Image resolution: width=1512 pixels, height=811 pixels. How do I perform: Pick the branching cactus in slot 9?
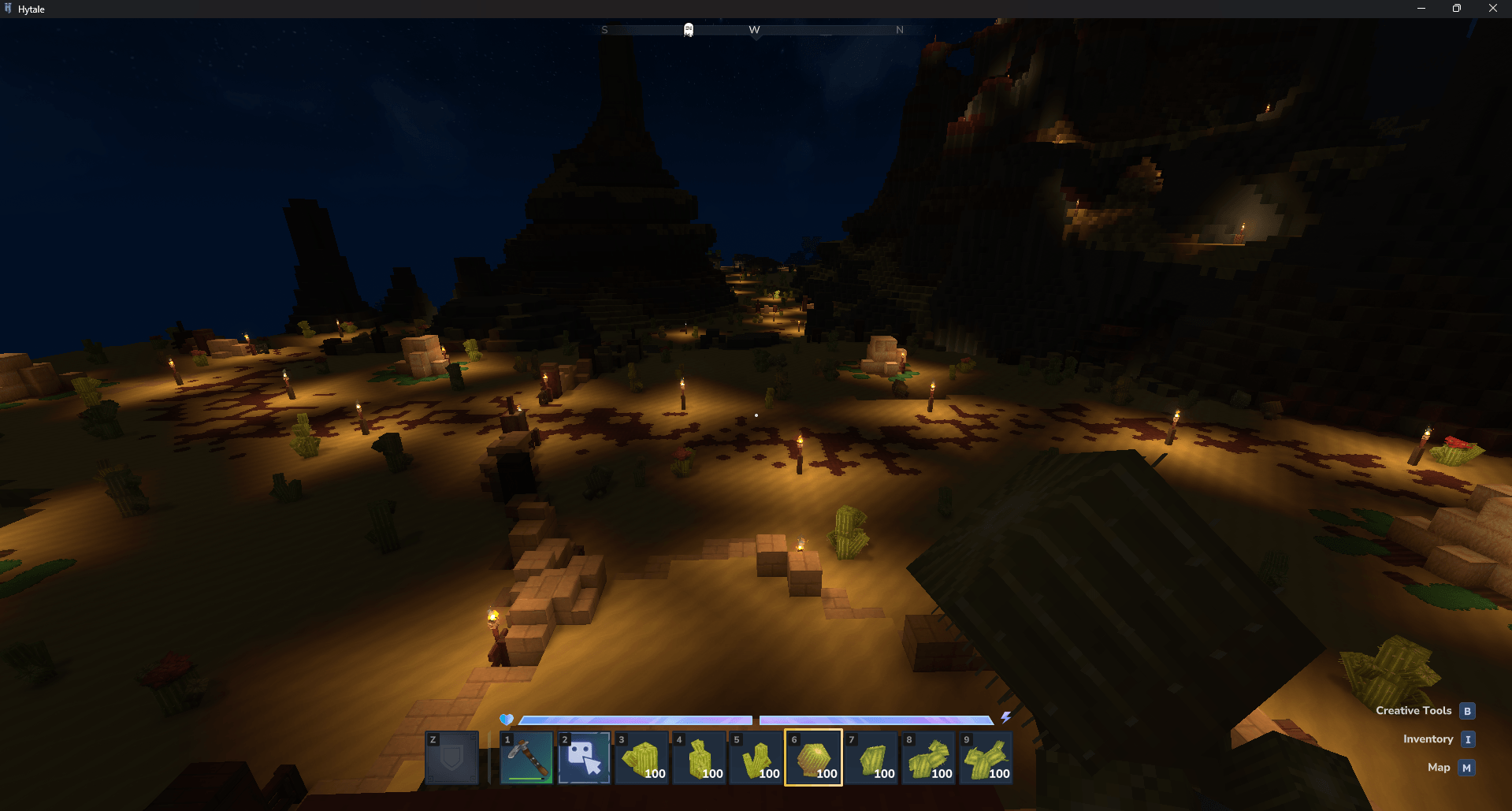pos(986,757)
